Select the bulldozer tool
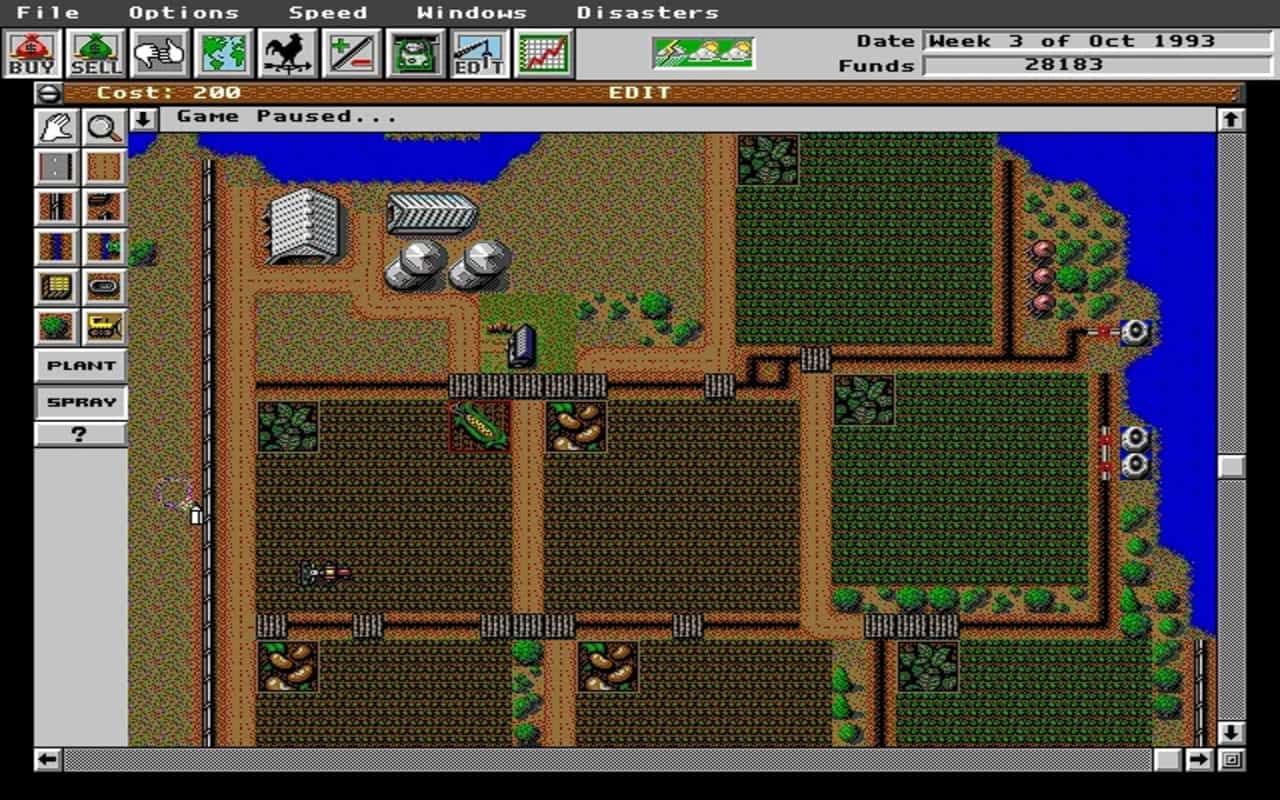Viewport: 1280px width, 800px height. click(104, 324)
